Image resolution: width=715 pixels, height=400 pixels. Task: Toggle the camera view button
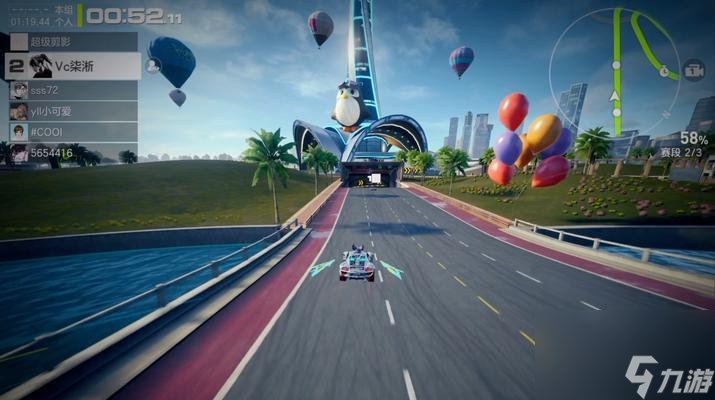pos(693,70)
